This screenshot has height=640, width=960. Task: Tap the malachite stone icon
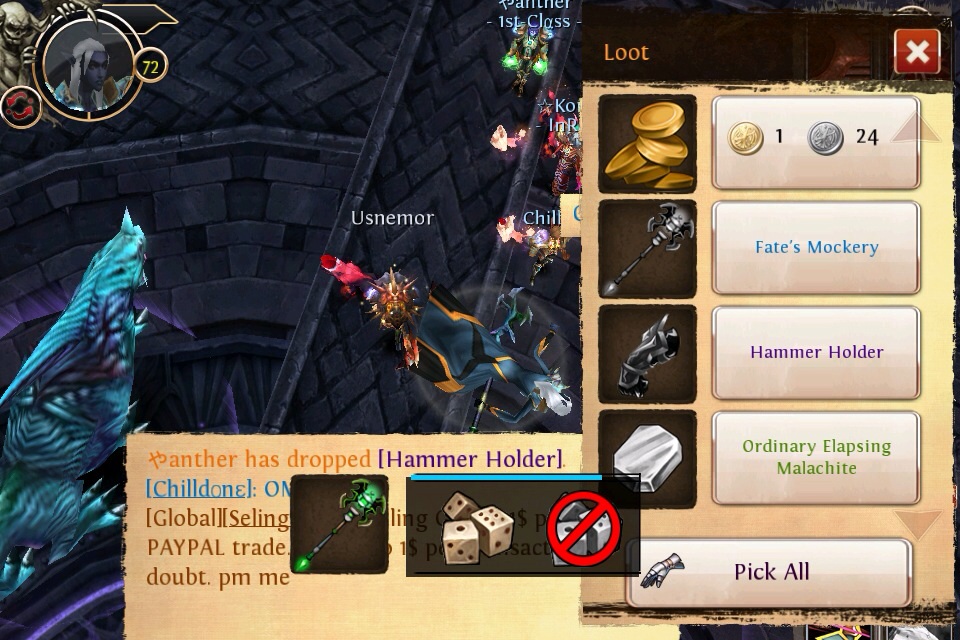point(648,458)
